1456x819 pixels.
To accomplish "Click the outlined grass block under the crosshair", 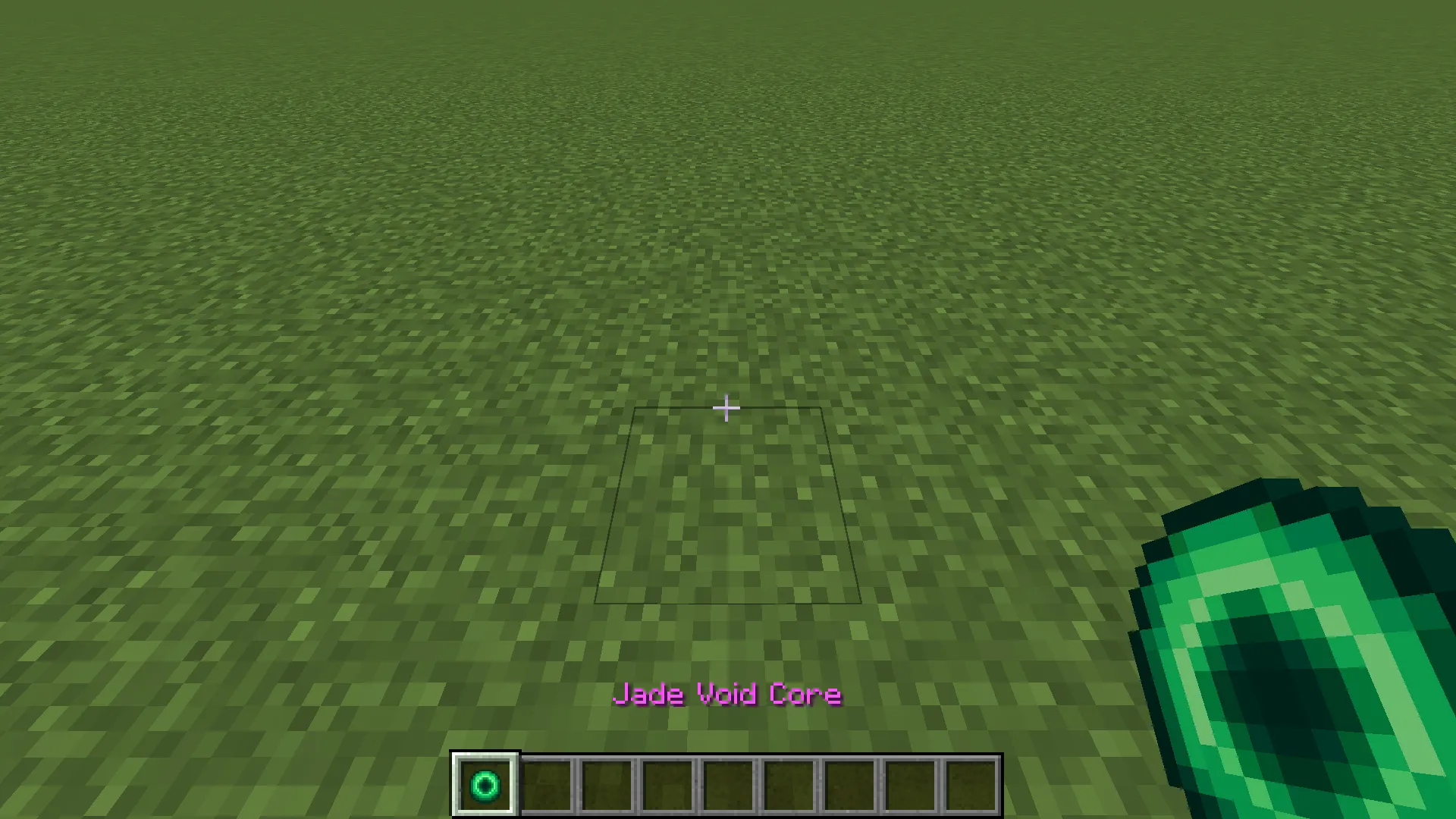I will tap(728, 504).
